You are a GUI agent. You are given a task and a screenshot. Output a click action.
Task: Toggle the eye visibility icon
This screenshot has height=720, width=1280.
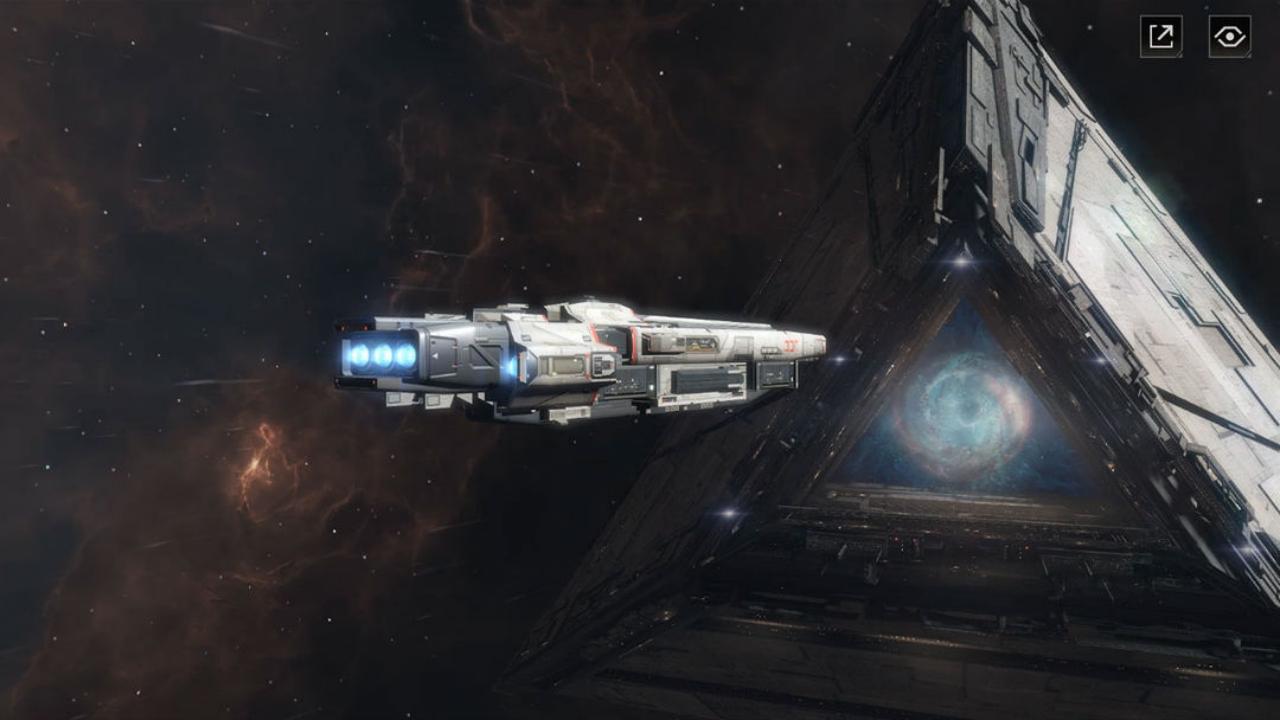[1229, 36]
